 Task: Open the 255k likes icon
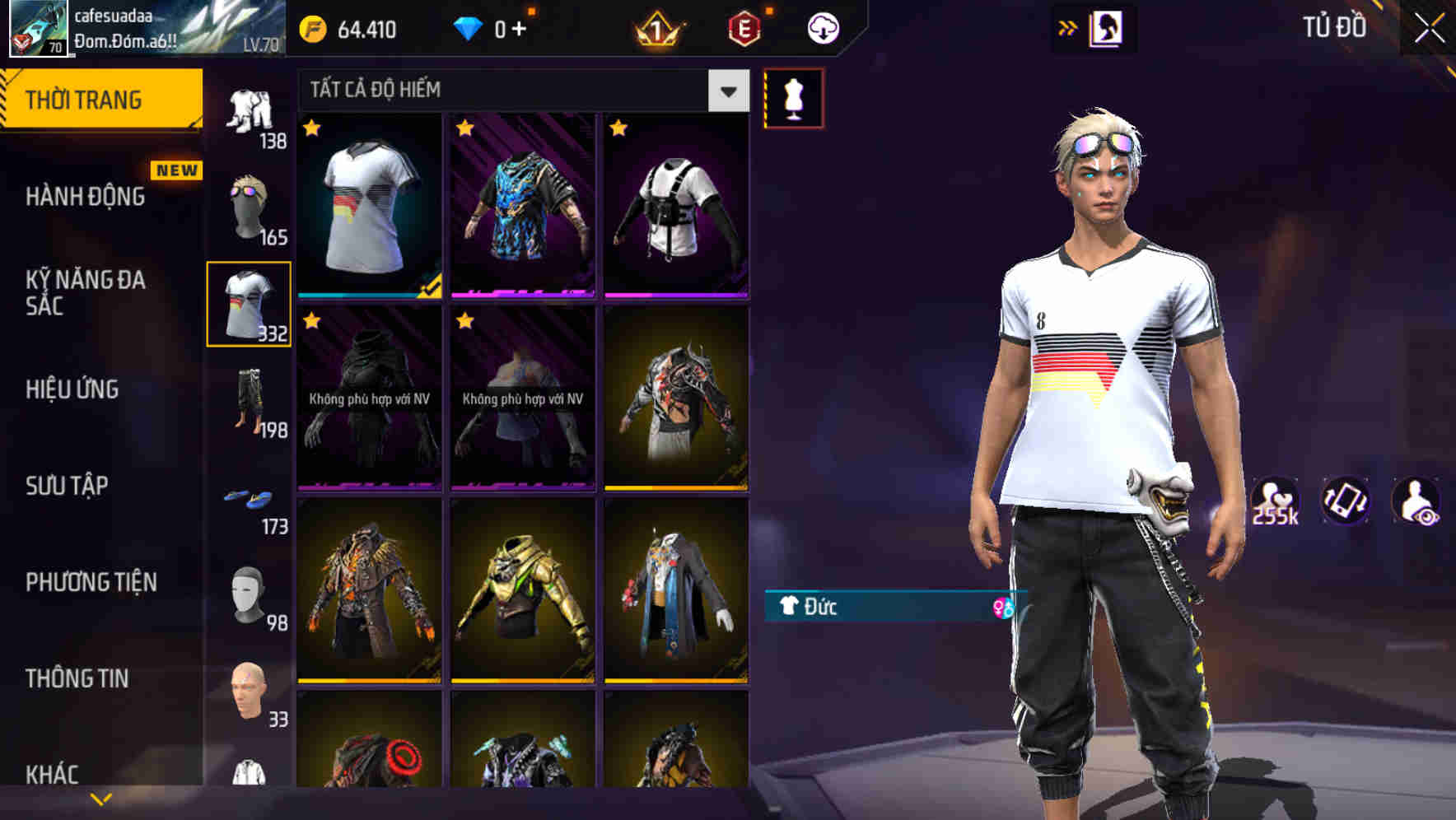click(1275, 498)
